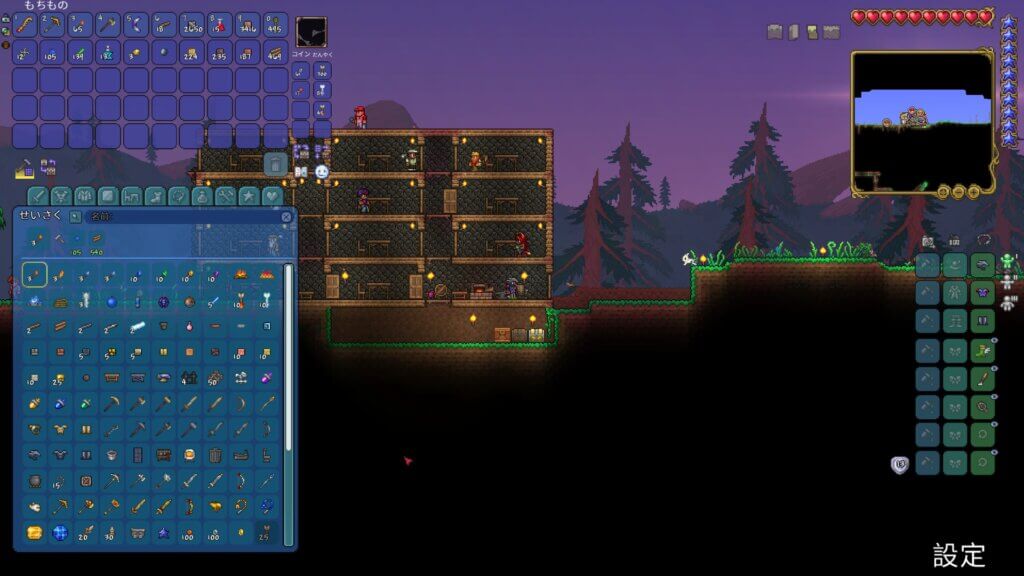Select the first hotbar slot weapon
The image size is (1024, 576).
coord(25,25)
